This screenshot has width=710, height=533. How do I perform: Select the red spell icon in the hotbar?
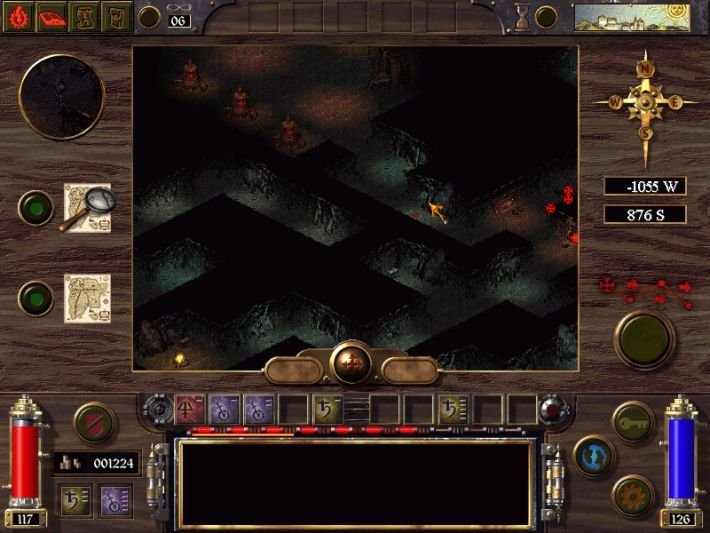coord(190,407)
